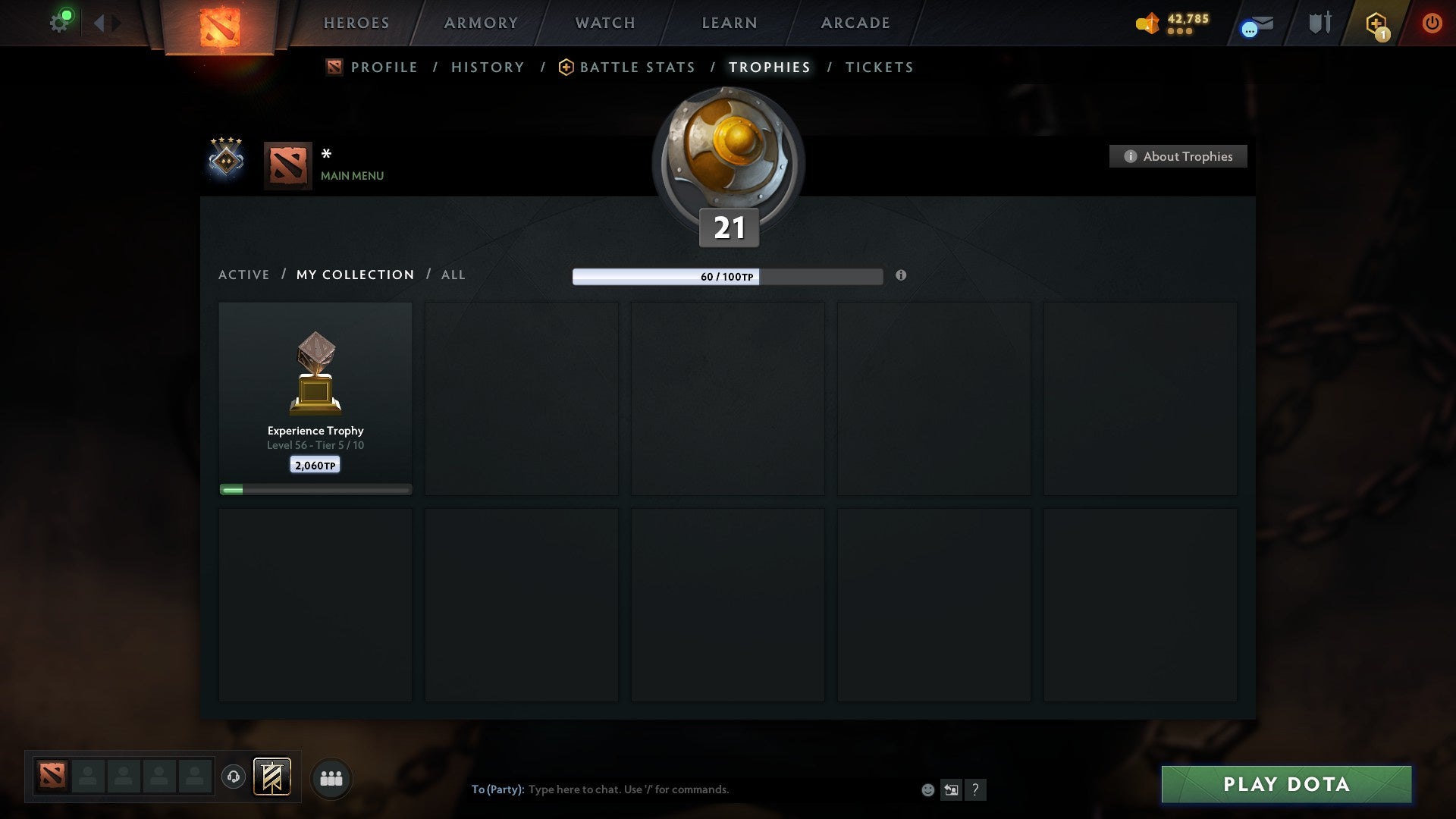The height and width of the screenshot is (819, 1456).
Task: Click the armory shield and sword icon
Action: coord(1318,24)
